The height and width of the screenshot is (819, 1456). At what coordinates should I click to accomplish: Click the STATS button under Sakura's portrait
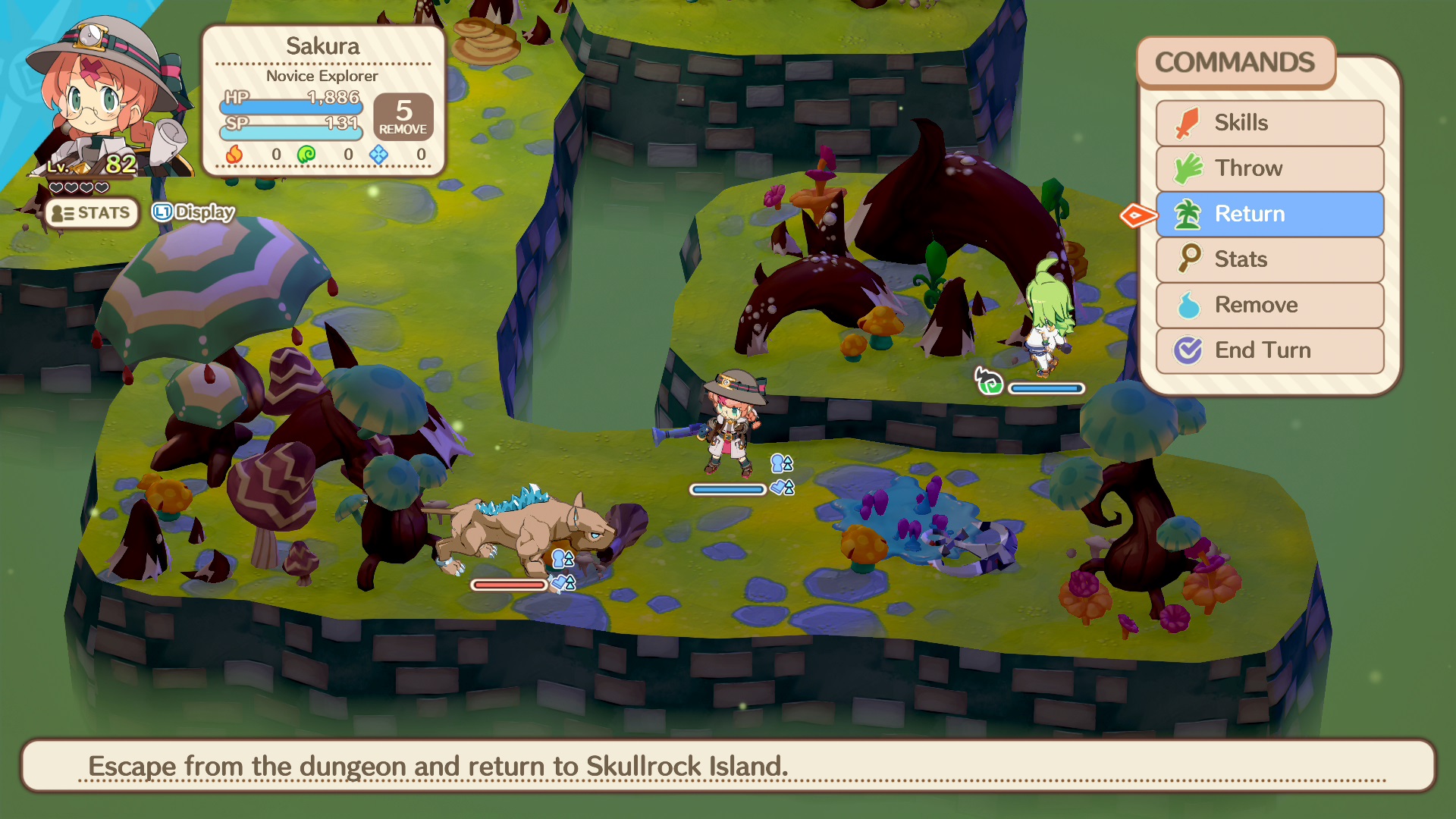tap(91, 213)
